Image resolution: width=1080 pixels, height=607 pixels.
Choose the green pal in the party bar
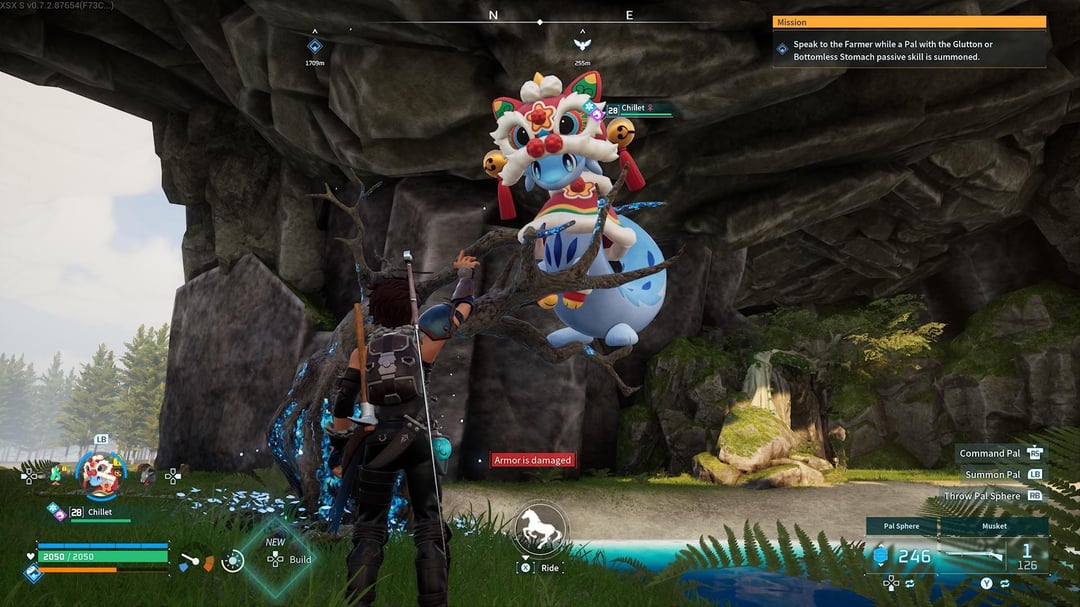point(55,475)
